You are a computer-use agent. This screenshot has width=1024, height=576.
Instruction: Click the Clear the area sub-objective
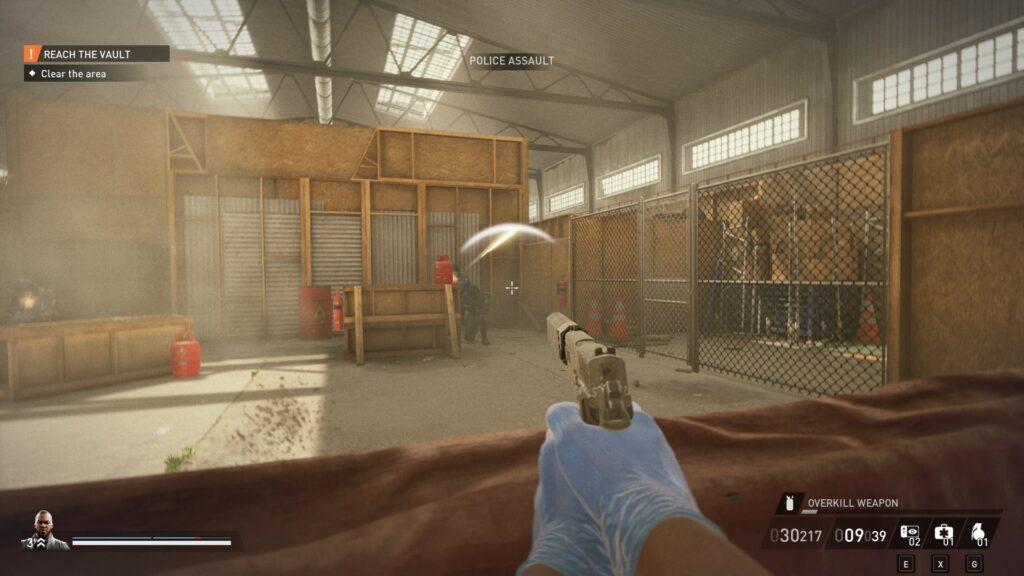coord(73,74)
